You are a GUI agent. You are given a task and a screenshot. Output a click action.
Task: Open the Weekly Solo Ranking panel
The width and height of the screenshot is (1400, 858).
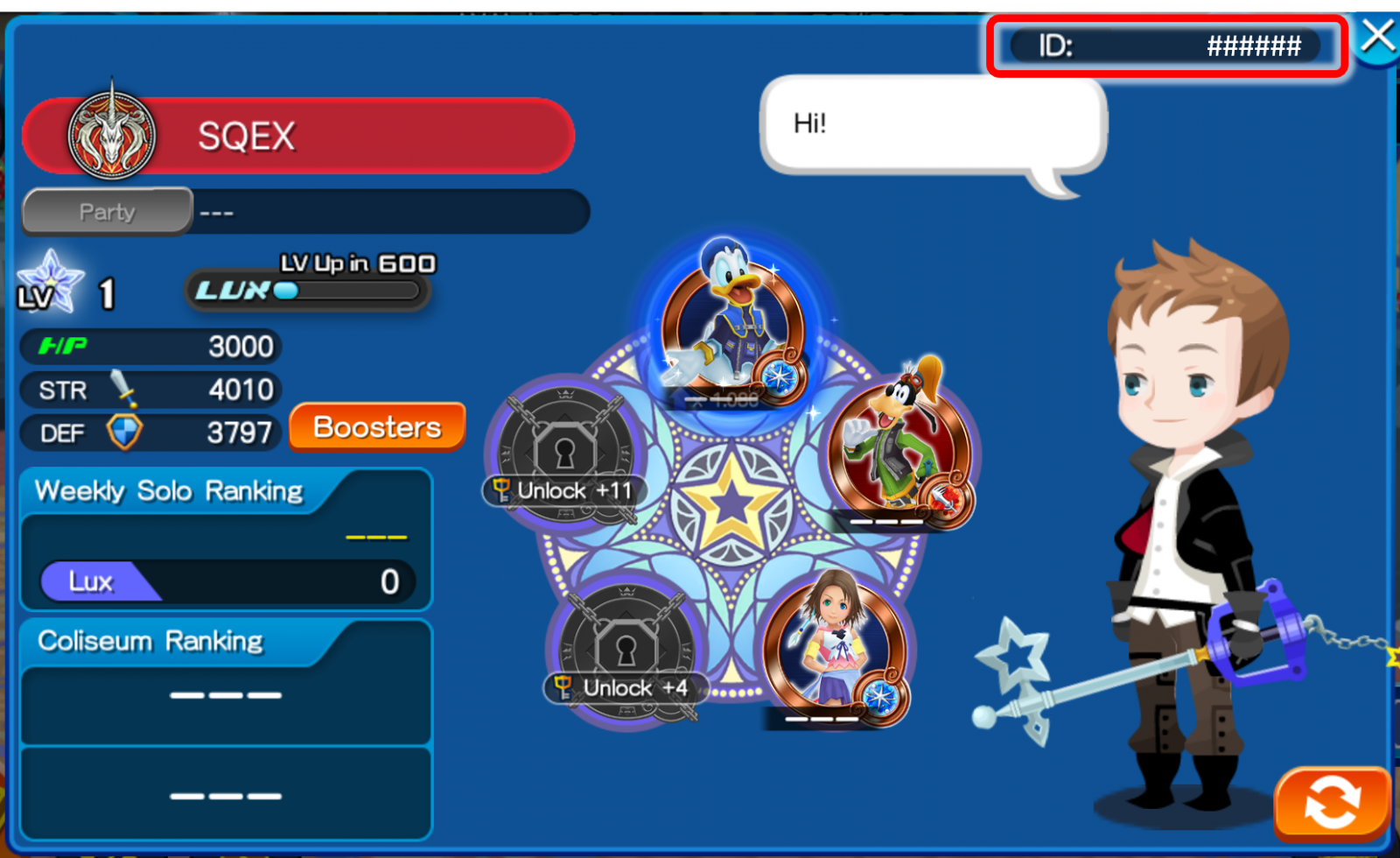[226, 538]
